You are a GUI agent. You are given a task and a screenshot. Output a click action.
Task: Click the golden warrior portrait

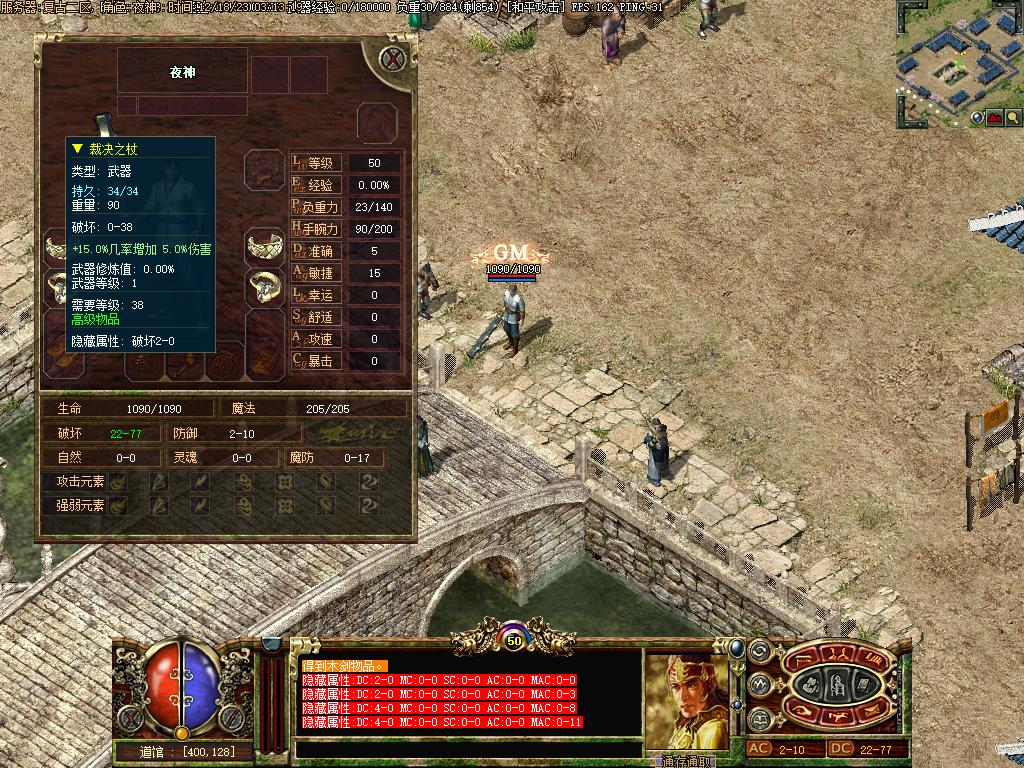(686, 700)
